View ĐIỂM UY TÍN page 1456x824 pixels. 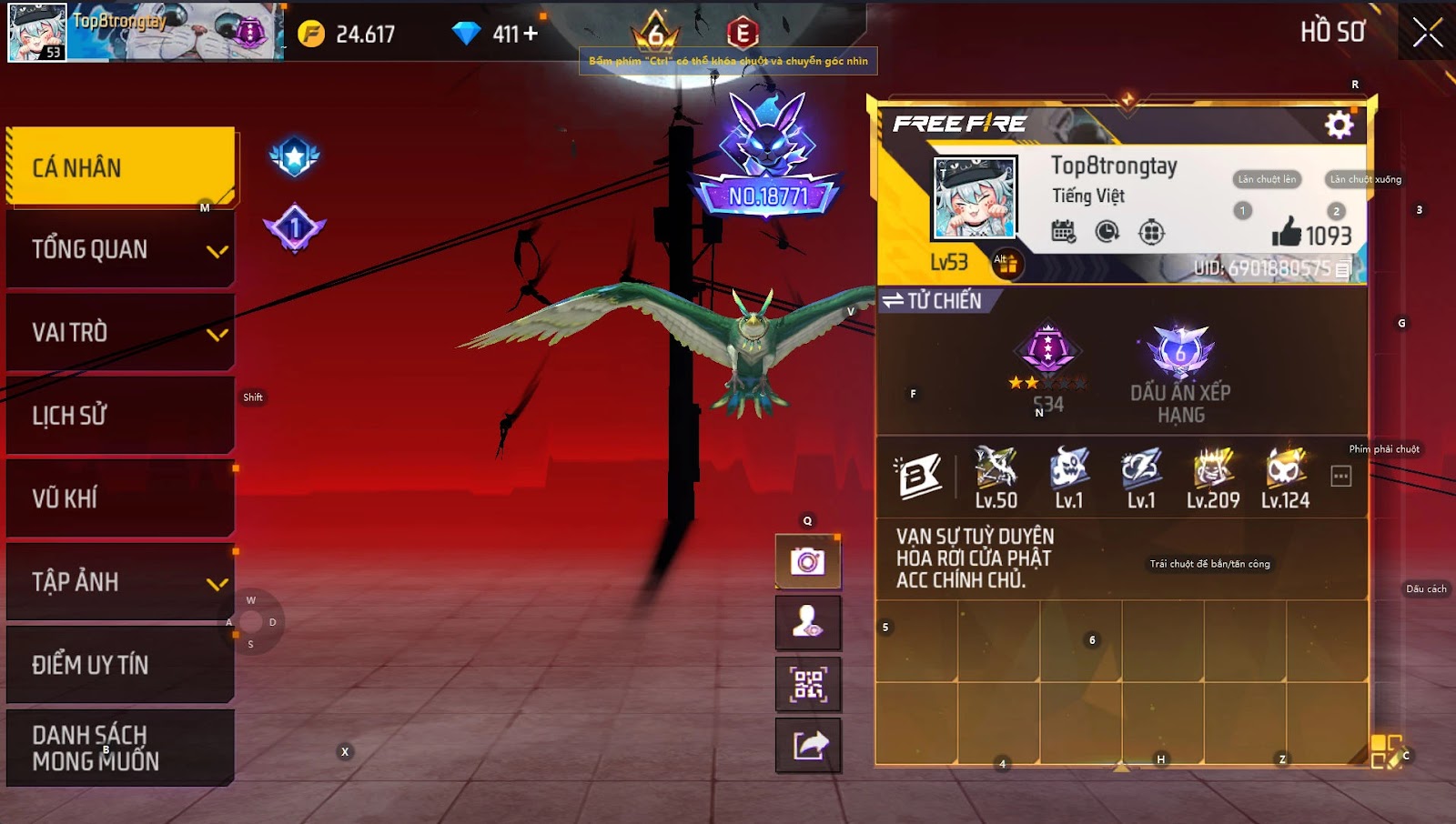pos(120,665)
